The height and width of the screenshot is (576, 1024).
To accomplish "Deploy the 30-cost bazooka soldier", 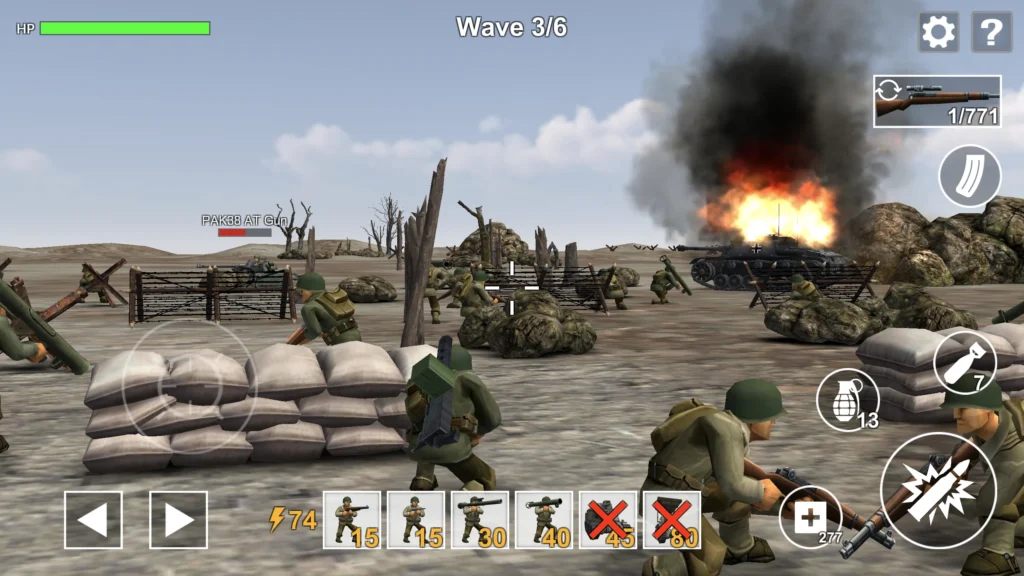I will pyautogui.click(x=480, y=520).
